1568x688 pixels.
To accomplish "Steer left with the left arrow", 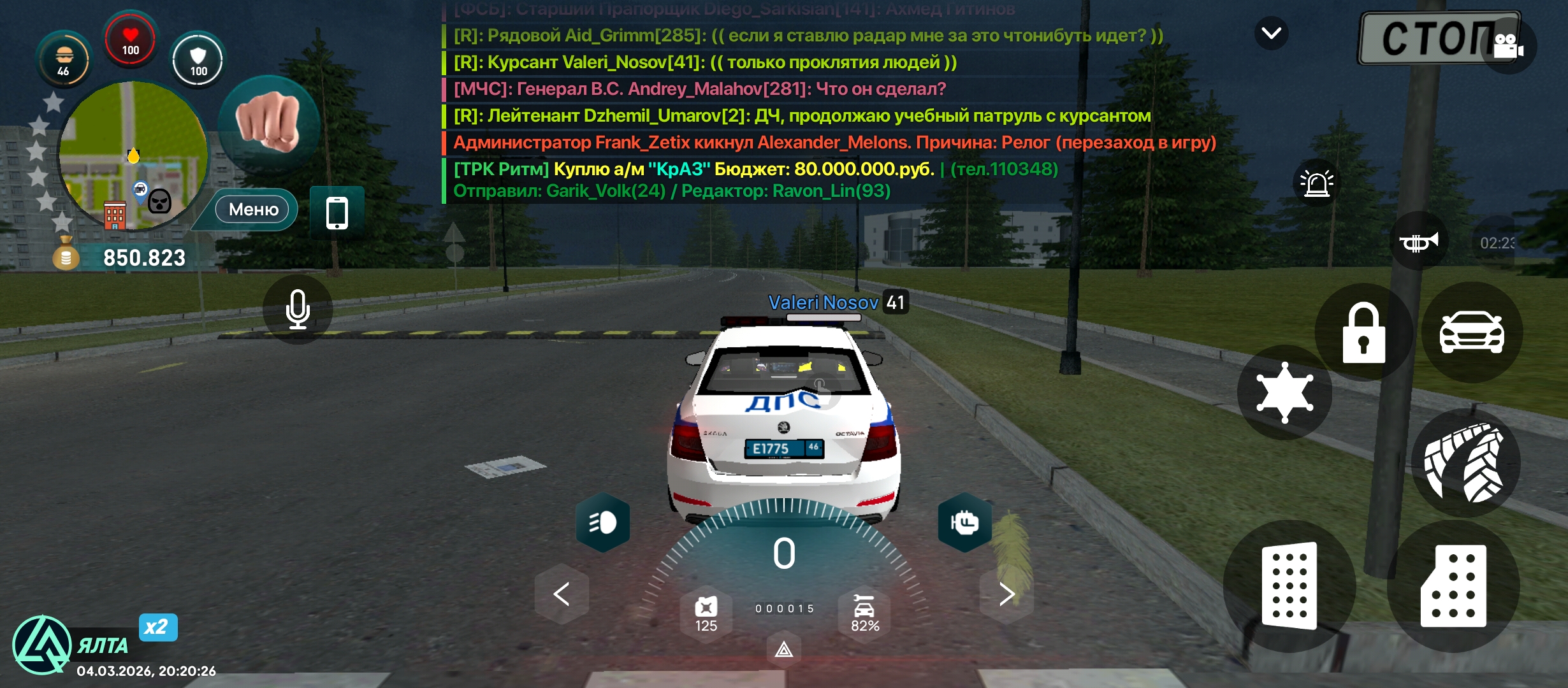I will [562, 594].
